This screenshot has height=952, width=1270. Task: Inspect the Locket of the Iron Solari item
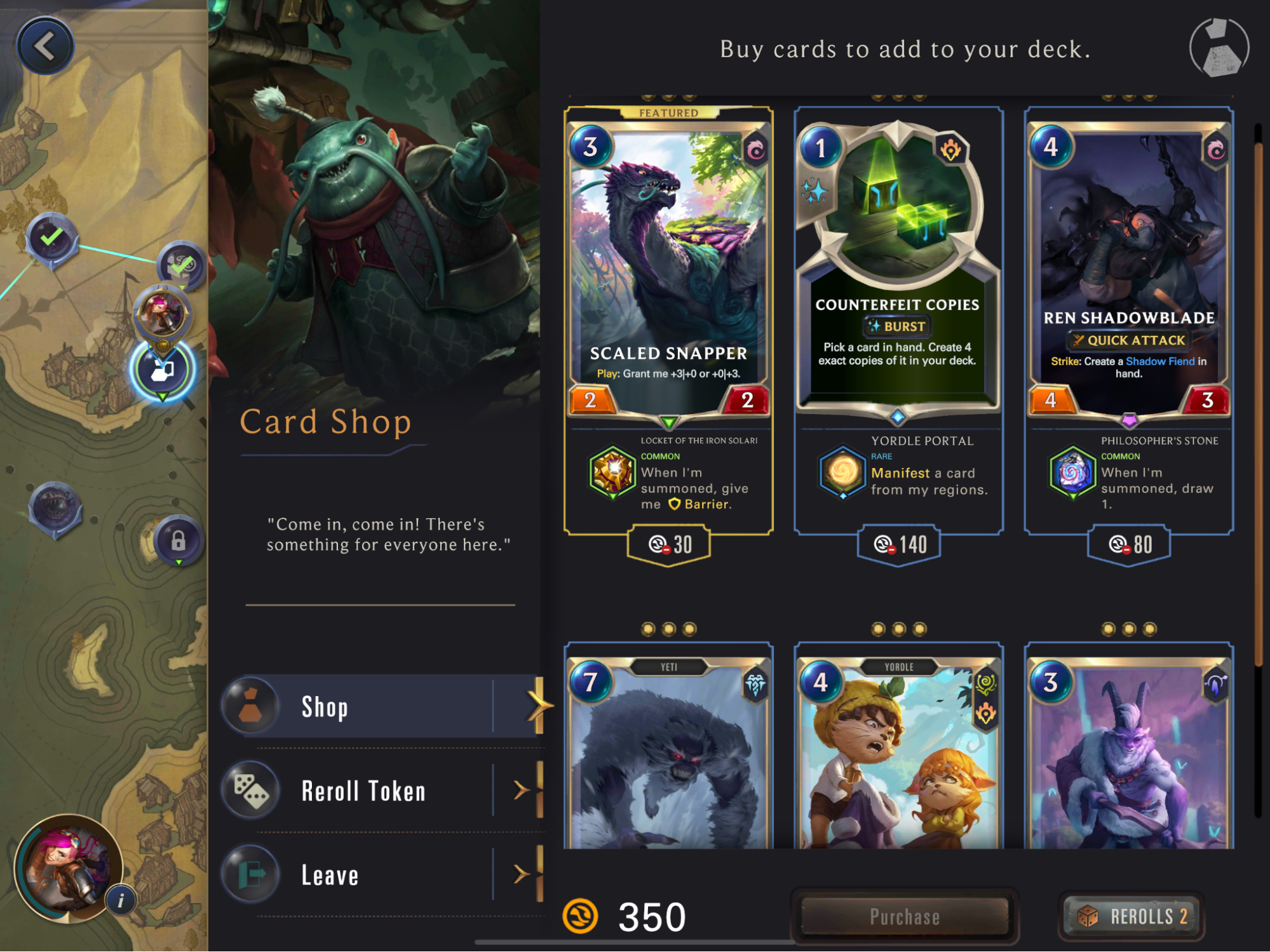pyautogui.click(x=612, y=472)
